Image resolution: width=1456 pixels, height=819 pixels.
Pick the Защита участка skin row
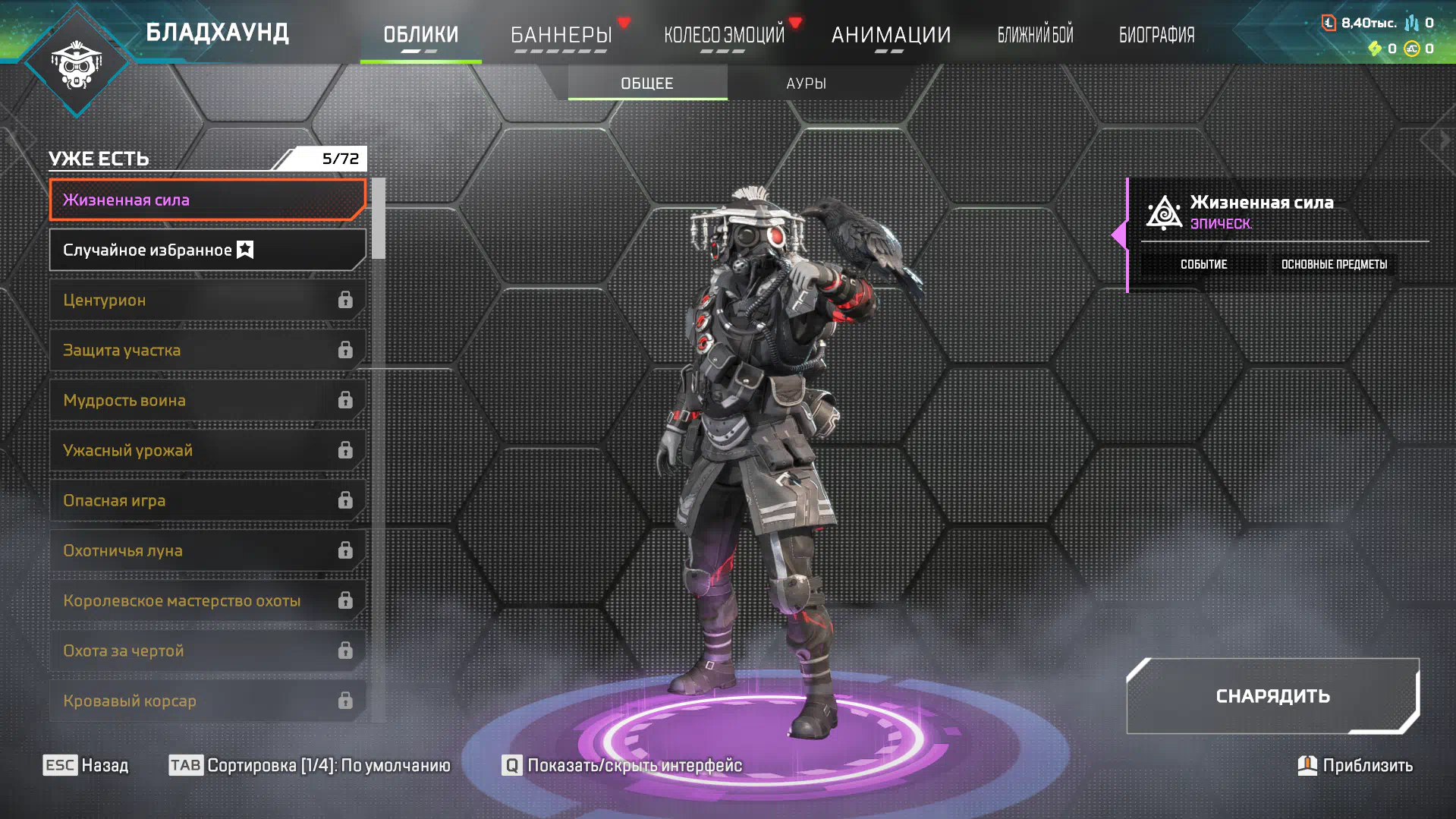207,350
